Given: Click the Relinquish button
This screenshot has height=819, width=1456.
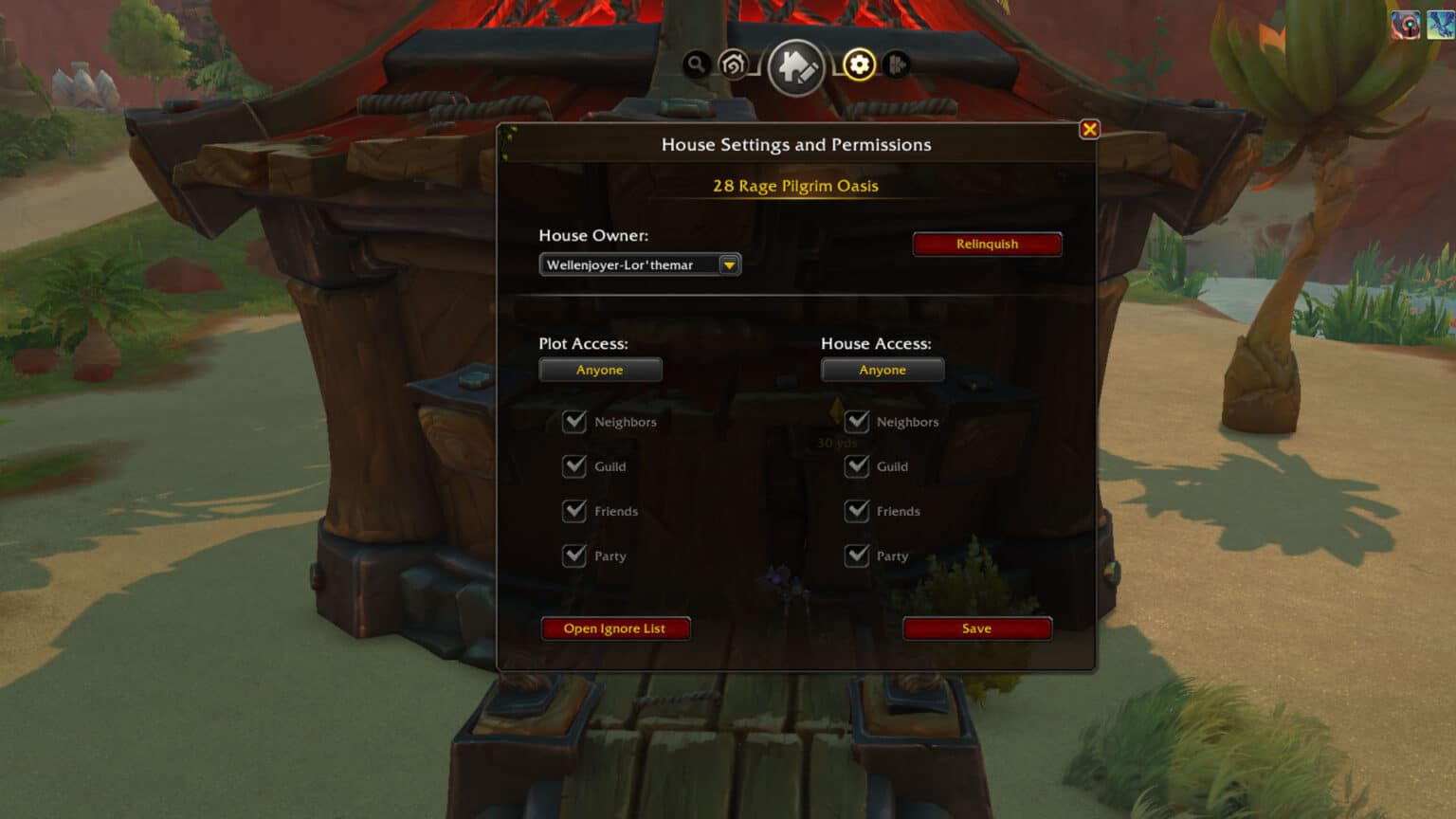Looking at the screenshot, I should coord(987,244).
